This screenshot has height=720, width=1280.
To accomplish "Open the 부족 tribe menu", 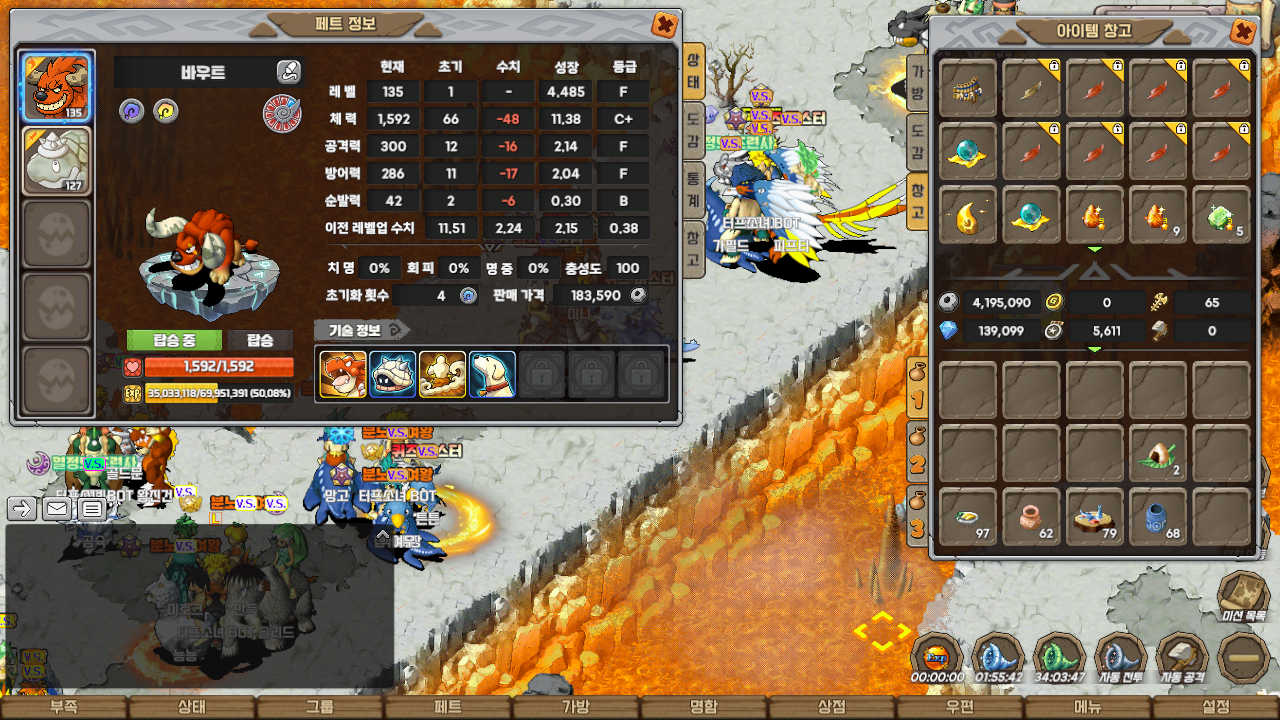I will (64, 707).
